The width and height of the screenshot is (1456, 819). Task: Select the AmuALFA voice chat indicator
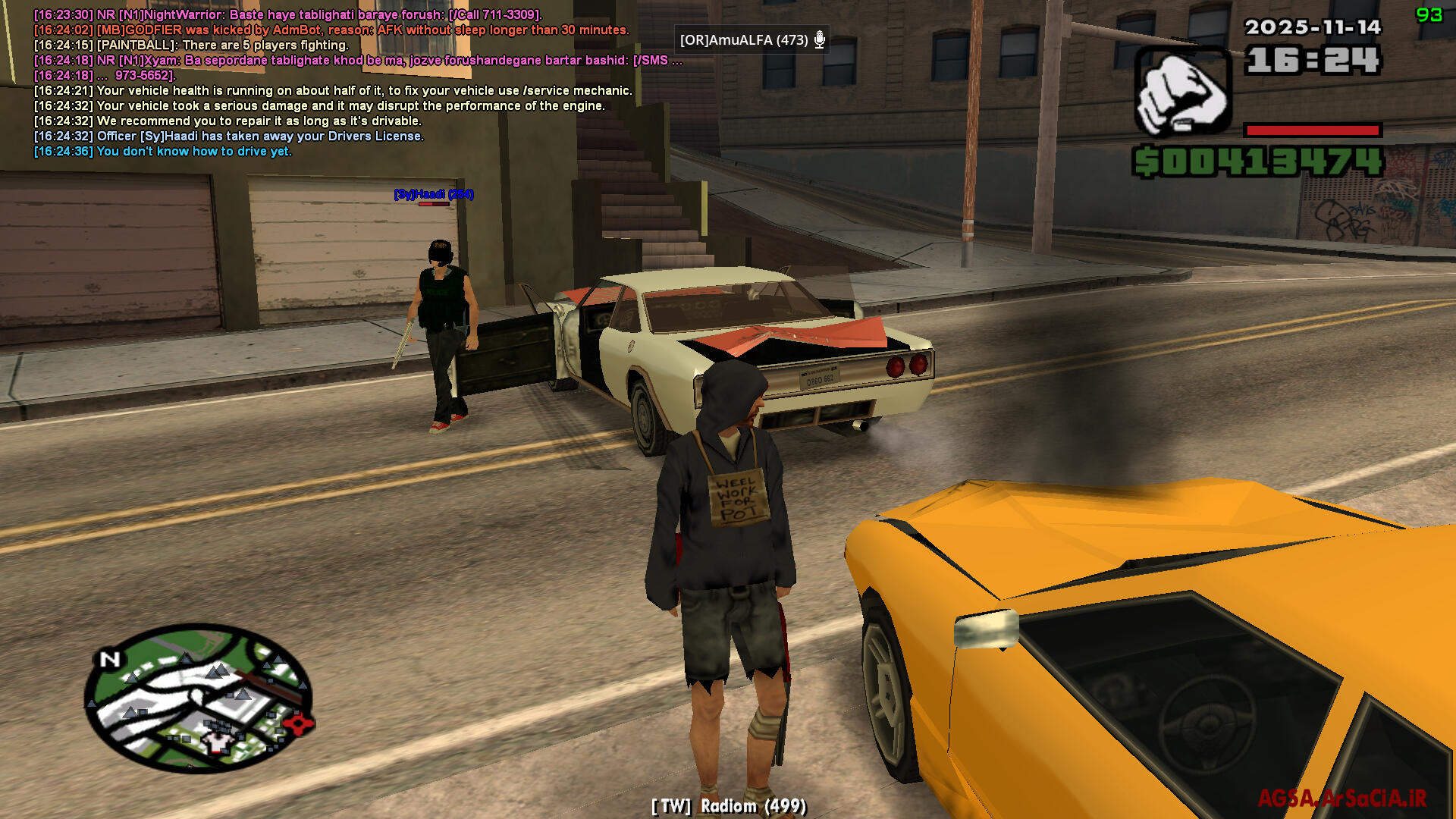click(752, 40)
